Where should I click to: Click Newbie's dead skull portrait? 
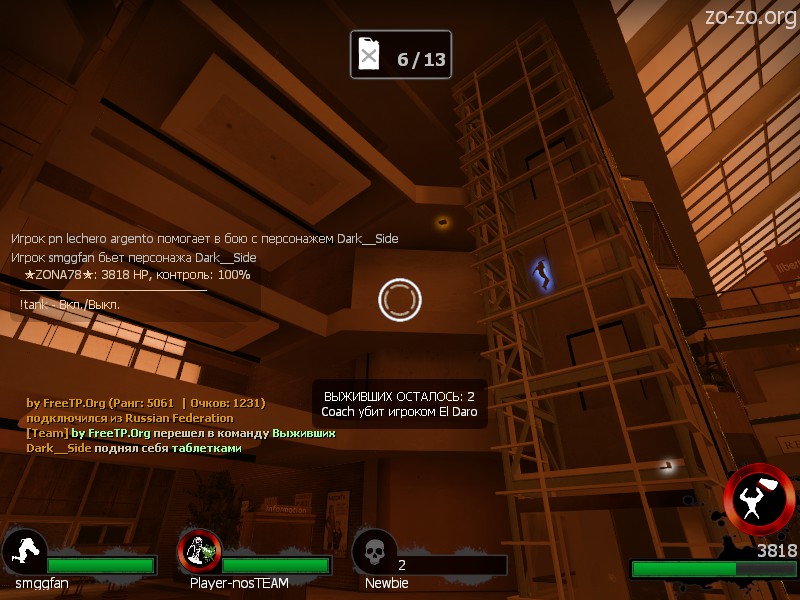pos(374,551)
